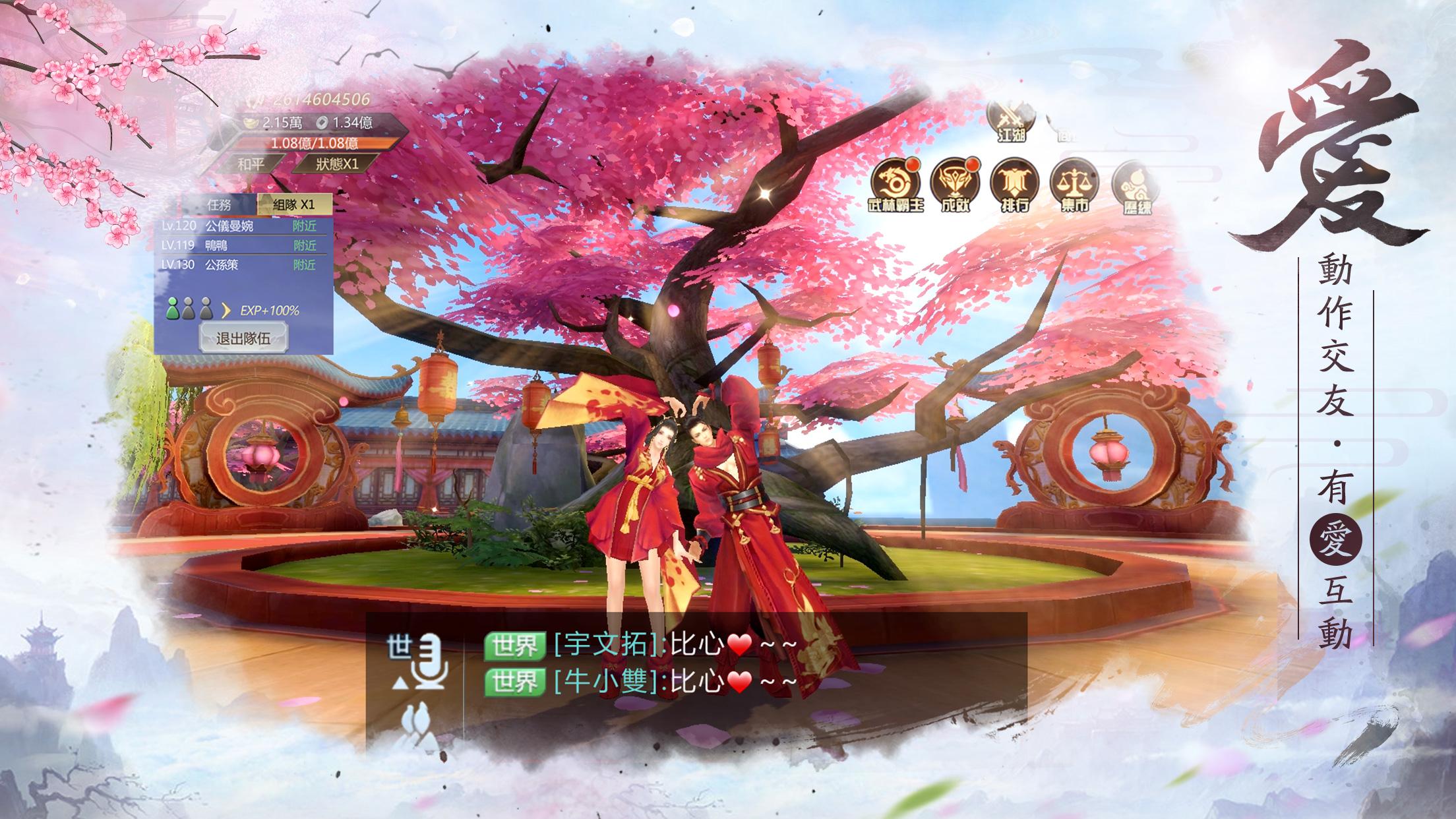Toggle the 和平 peace mode button

[x=251, y=164]
